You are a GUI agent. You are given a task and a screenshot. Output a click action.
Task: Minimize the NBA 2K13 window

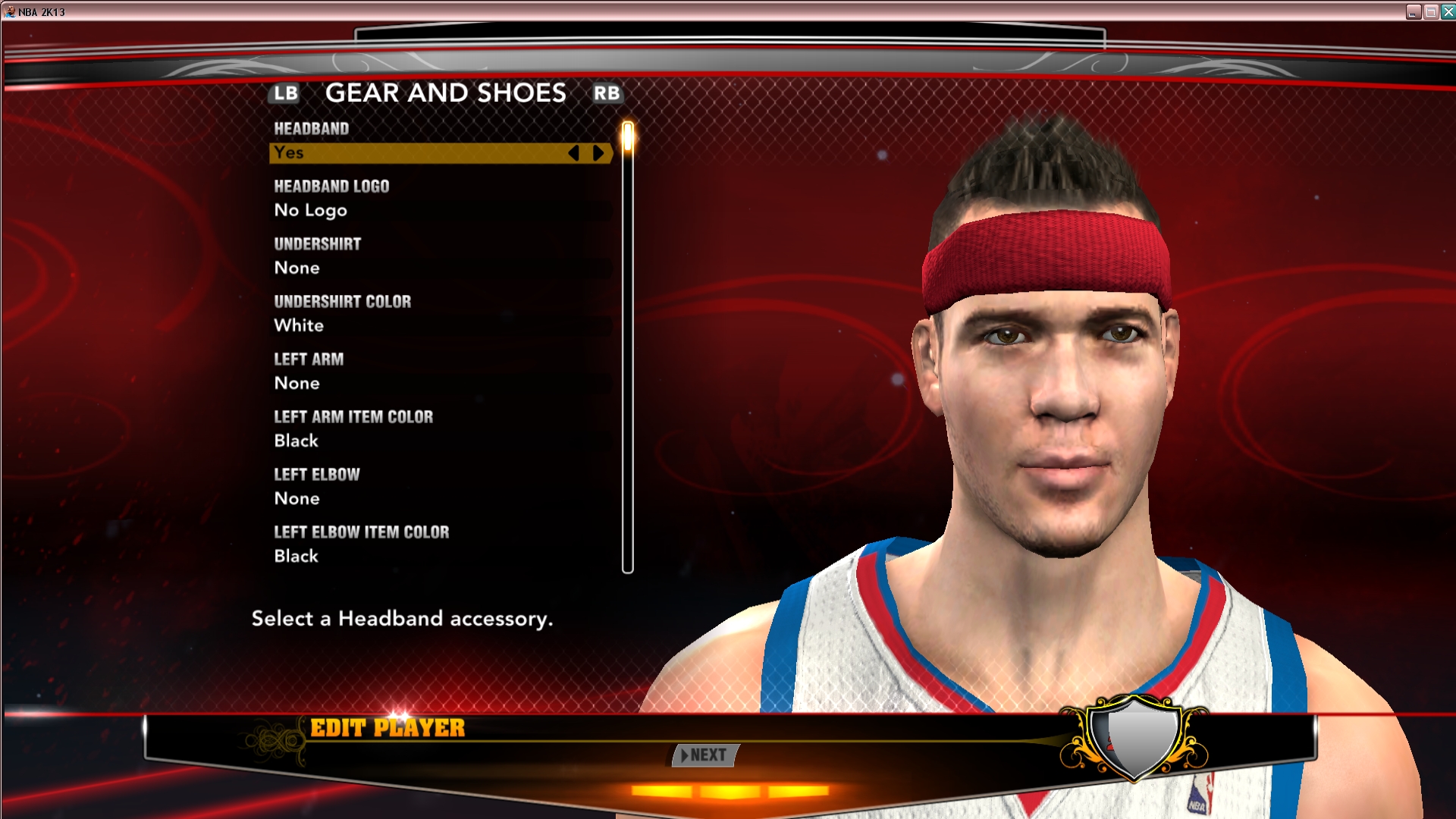point(1414,11)
